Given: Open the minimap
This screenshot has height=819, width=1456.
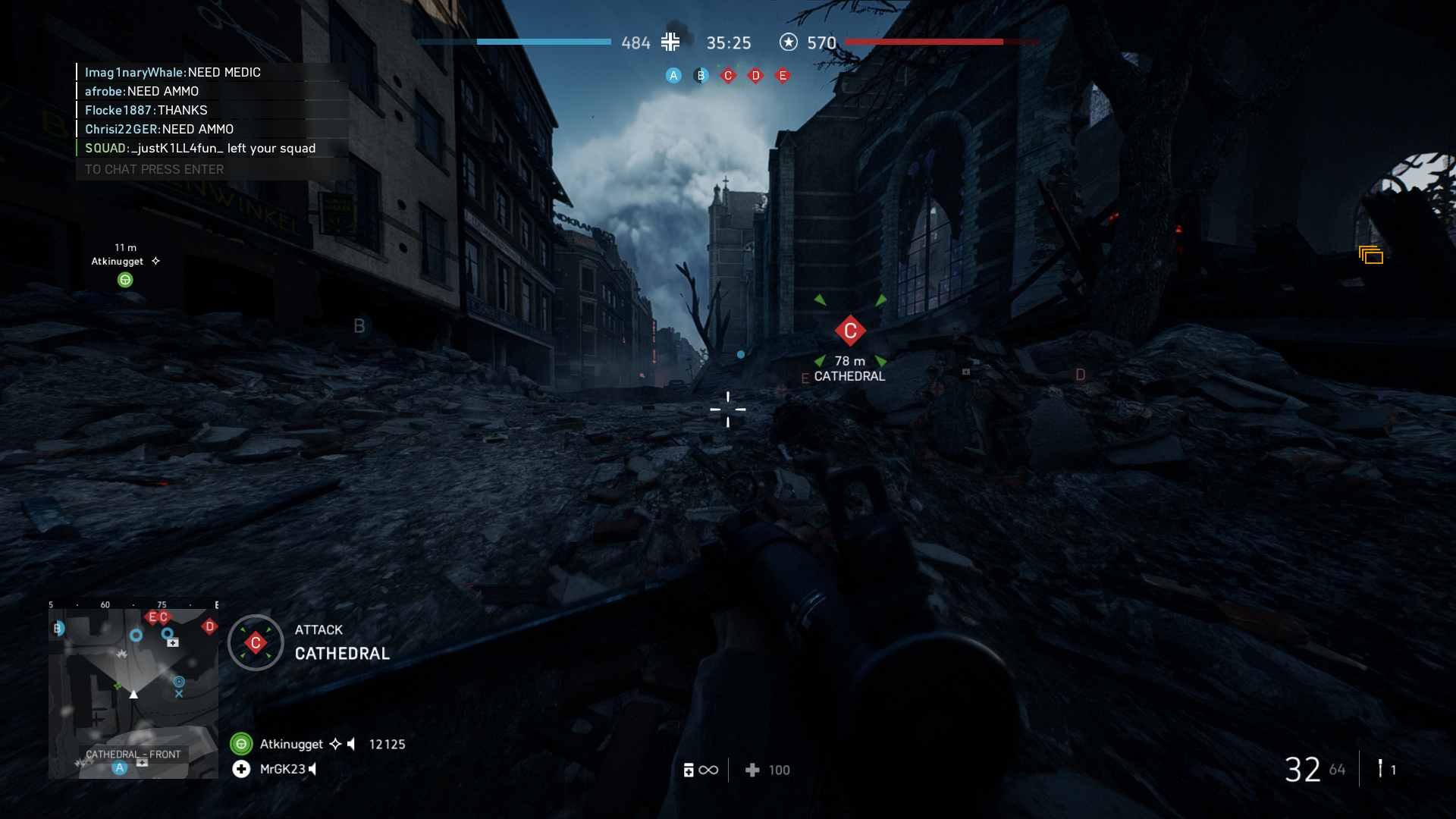Looking at the screenshot, I should click(133, 693).
